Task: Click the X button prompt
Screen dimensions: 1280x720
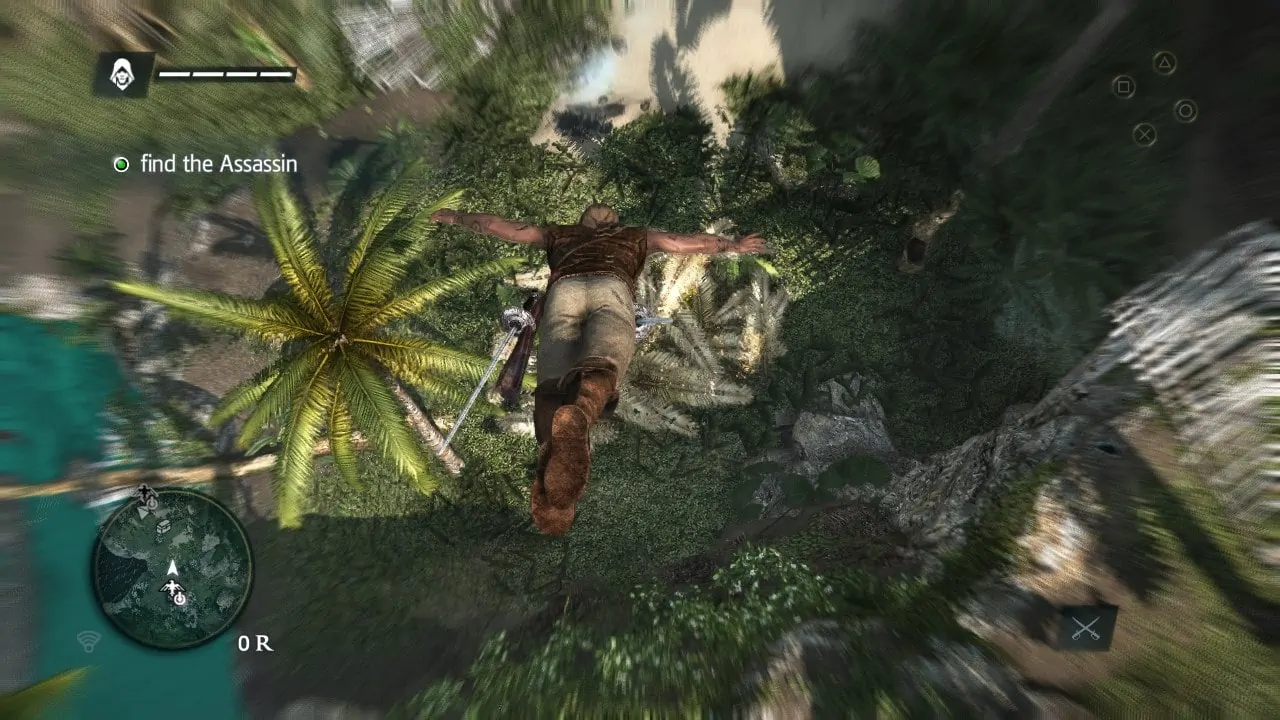Action: 1145,135
